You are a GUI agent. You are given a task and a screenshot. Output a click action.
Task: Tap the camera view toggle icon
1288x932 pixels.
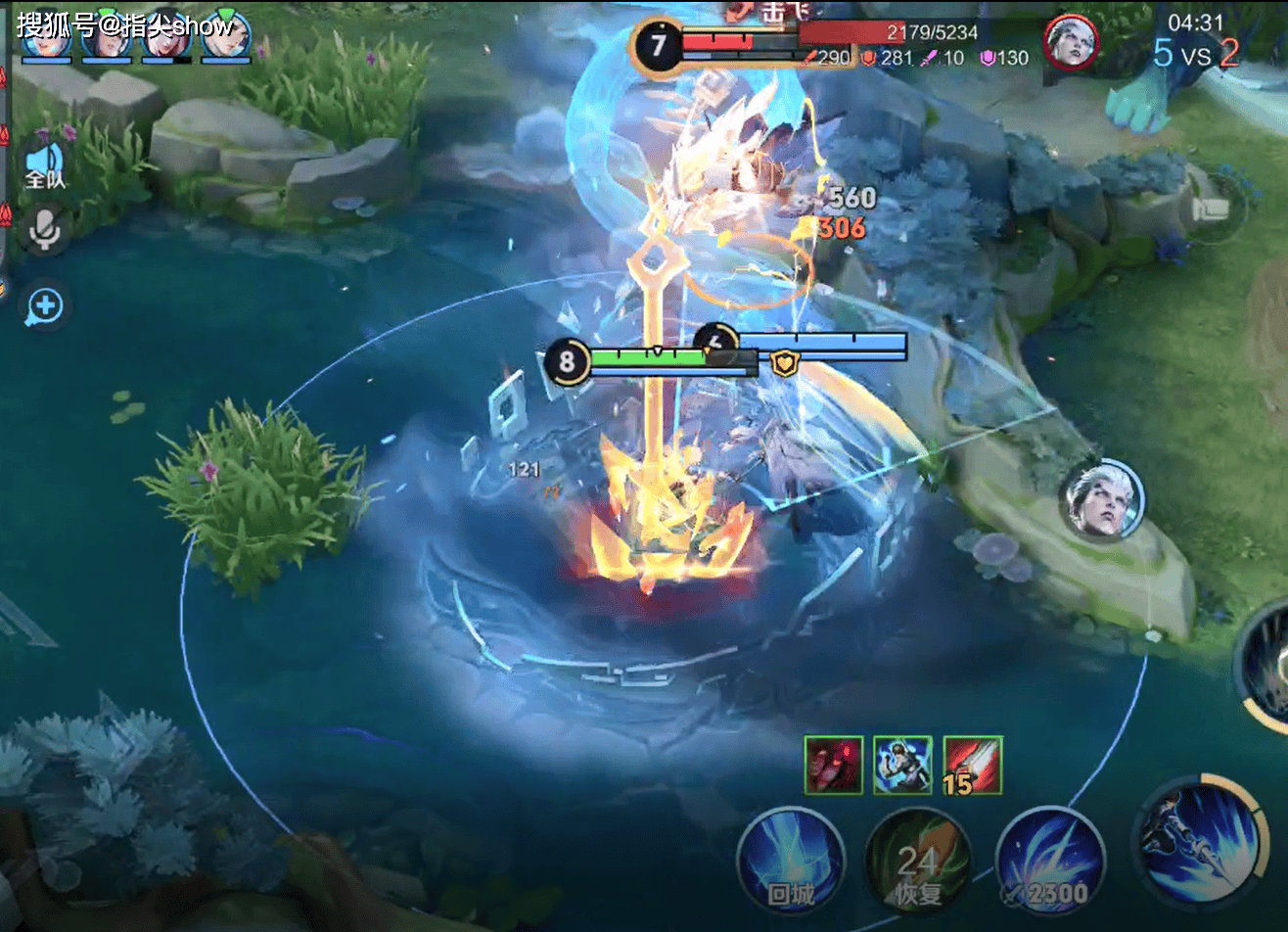[x=1213, y=209]
